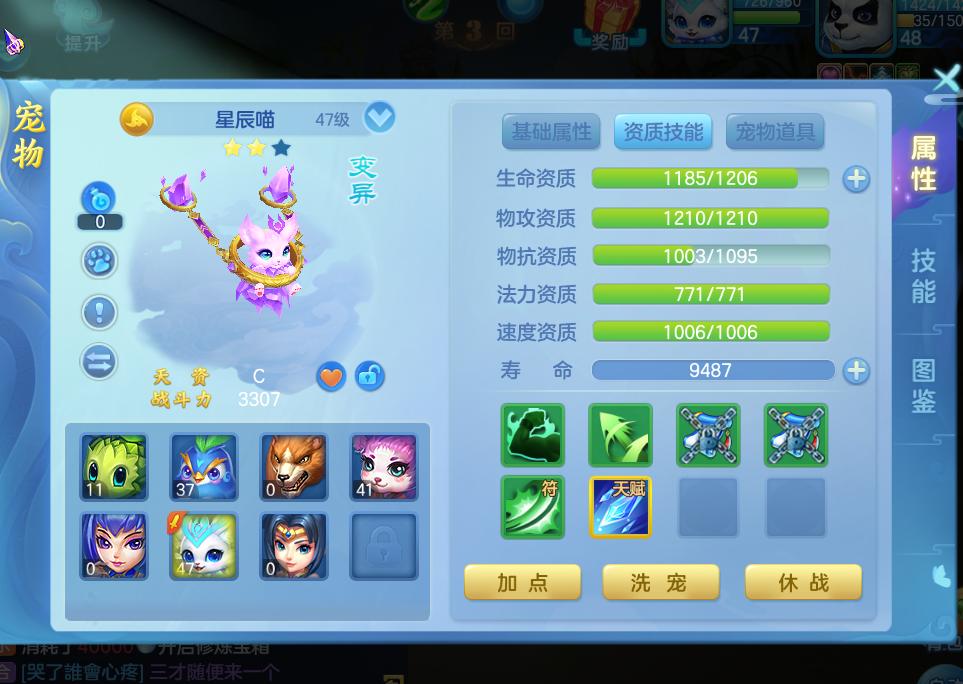Expand the dropdown arrow beside pet level
Viewport: 963px width, 684px height.
pyautogui.click(x=379, y=118)
